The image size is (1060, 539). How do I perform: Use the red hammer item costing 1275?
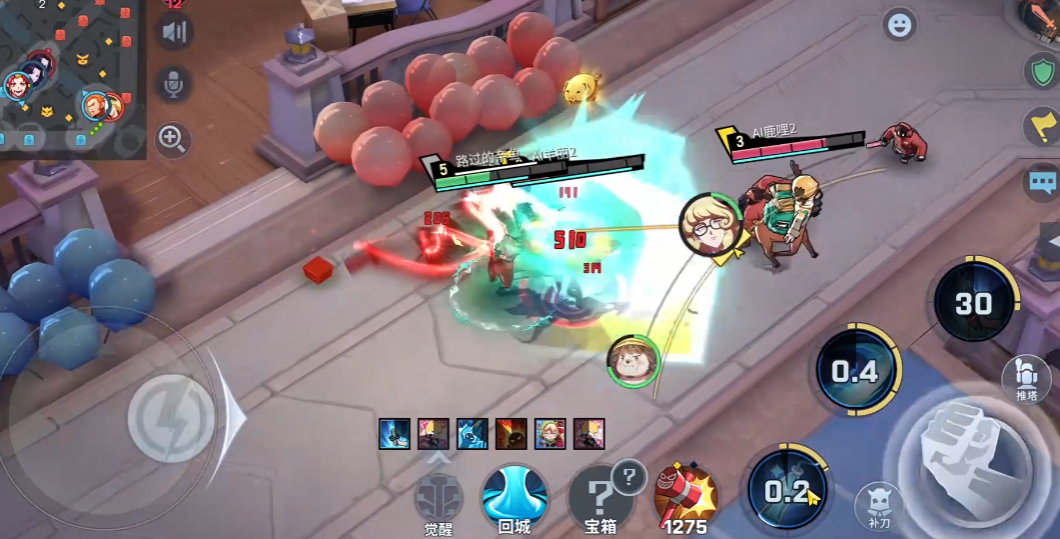686,494
